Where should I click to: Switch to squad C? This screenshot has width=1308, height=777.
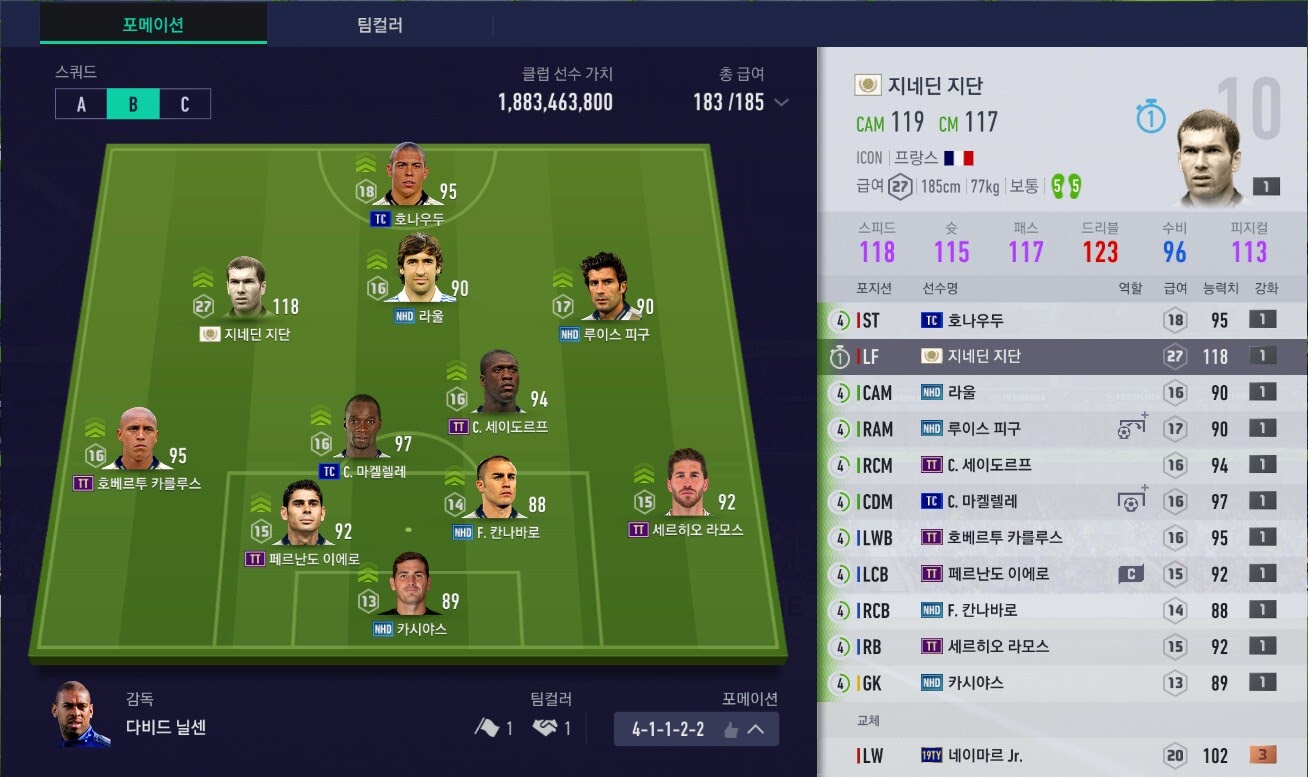pos(184,105)
